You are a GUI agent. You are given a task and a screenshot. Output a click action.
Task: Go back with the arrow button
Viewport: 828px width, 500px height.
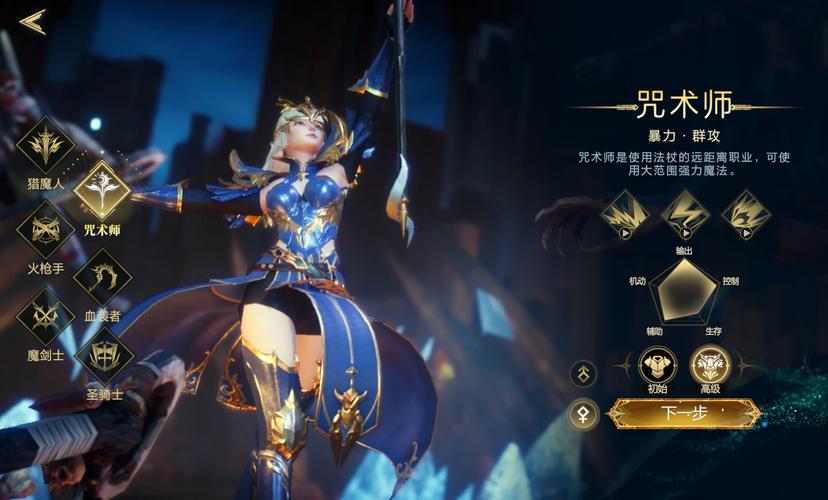(x=33, y=22)
